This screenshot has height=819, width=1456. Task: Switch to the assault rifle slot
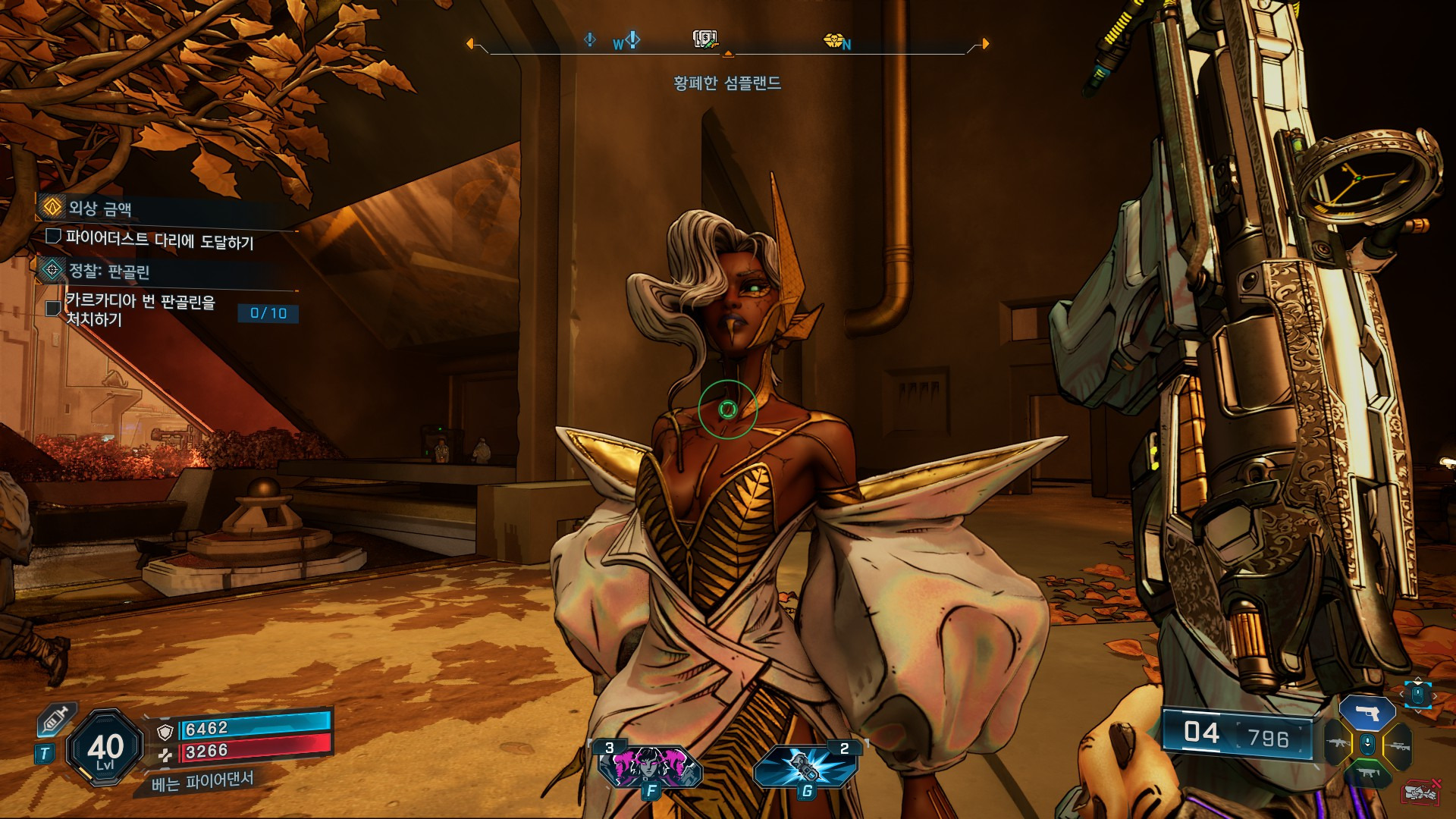tap(1337, 745)
